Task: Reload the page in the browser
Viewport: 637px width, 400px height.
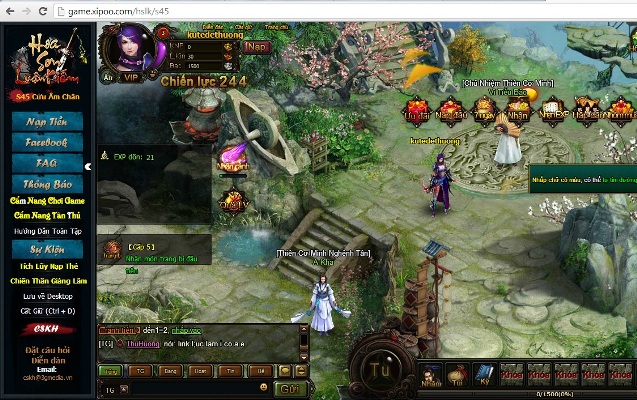Action: [45, 11]
